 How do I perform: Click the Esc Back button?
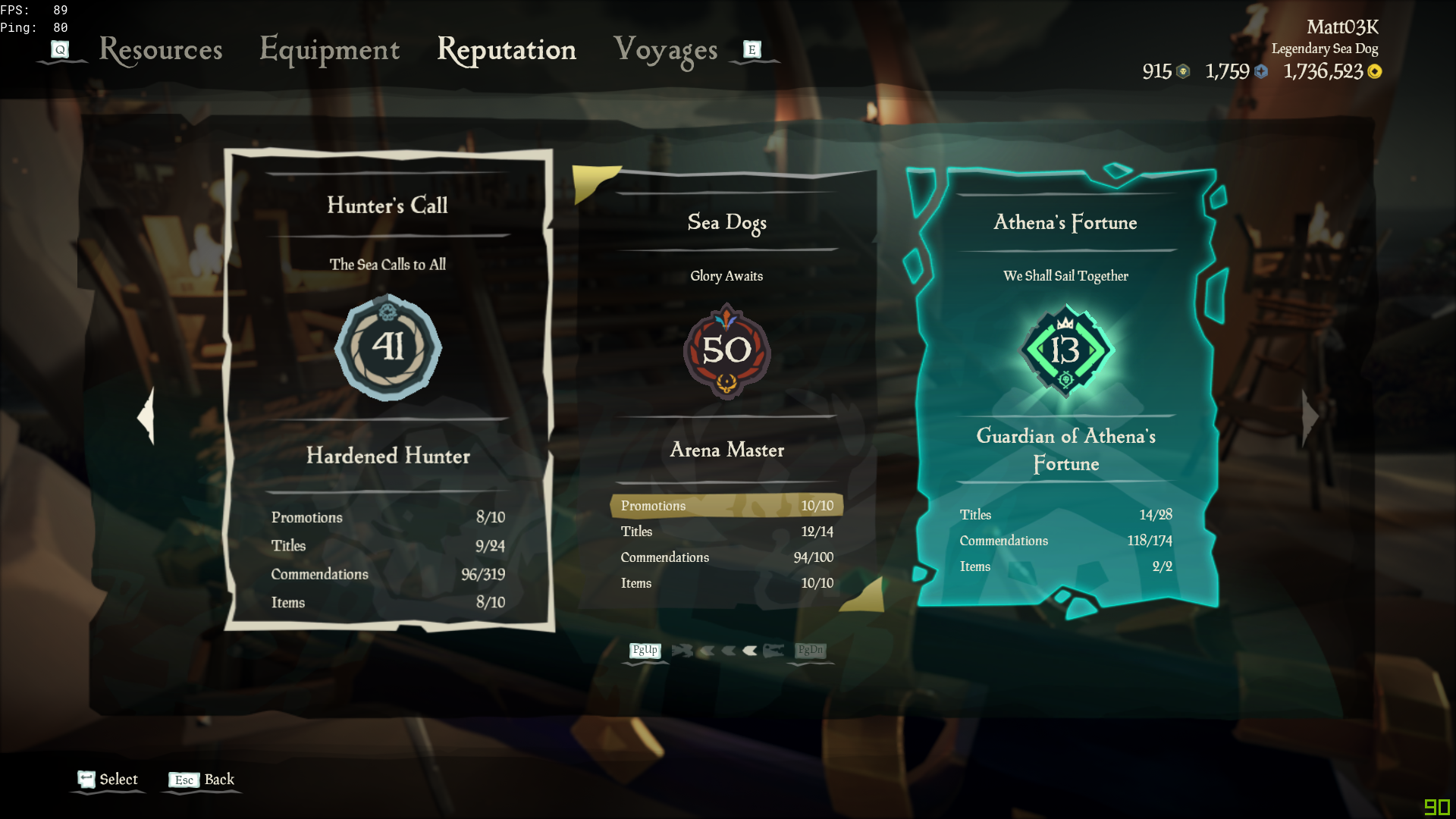coord(201,780)
